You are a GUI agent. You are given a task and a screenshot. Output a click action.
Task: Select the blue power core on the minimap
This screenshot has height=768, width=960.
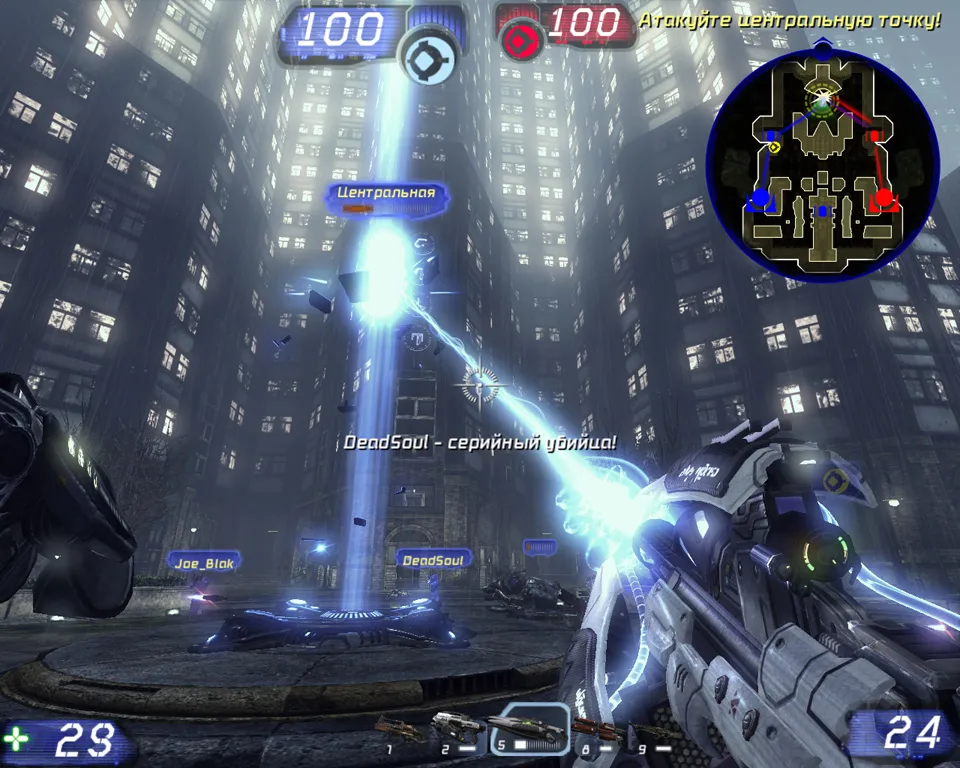759,197
